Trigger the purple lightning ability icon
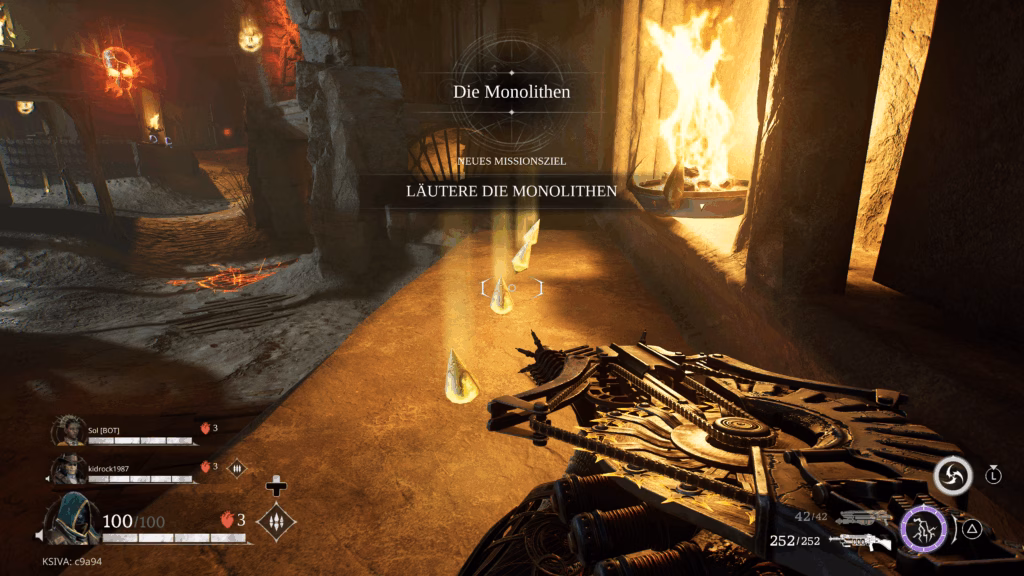This screenshot has height=576, width=1024. click(x=924, y=528)
